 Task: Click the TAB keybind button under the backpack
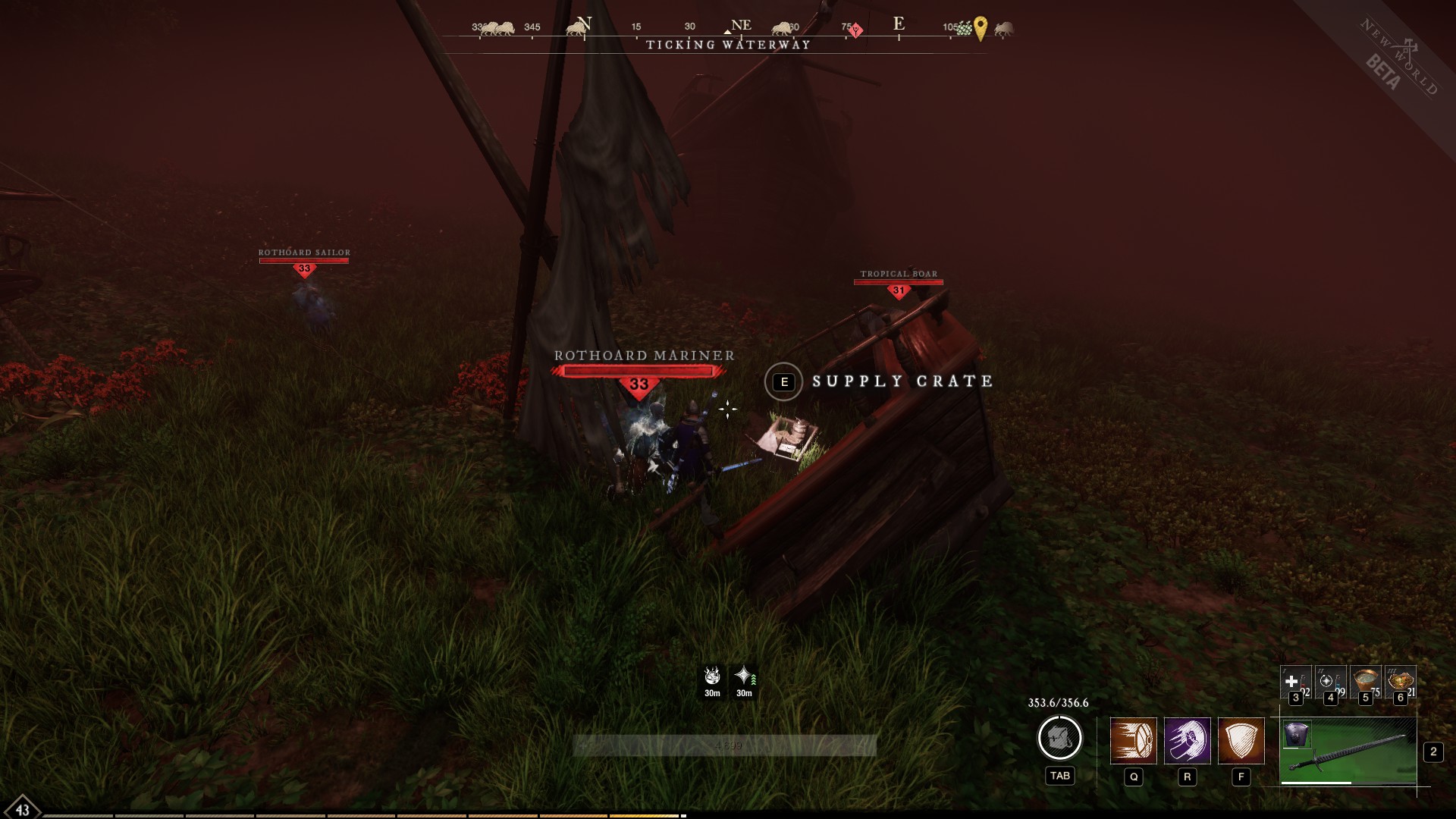coord(1060,776)
